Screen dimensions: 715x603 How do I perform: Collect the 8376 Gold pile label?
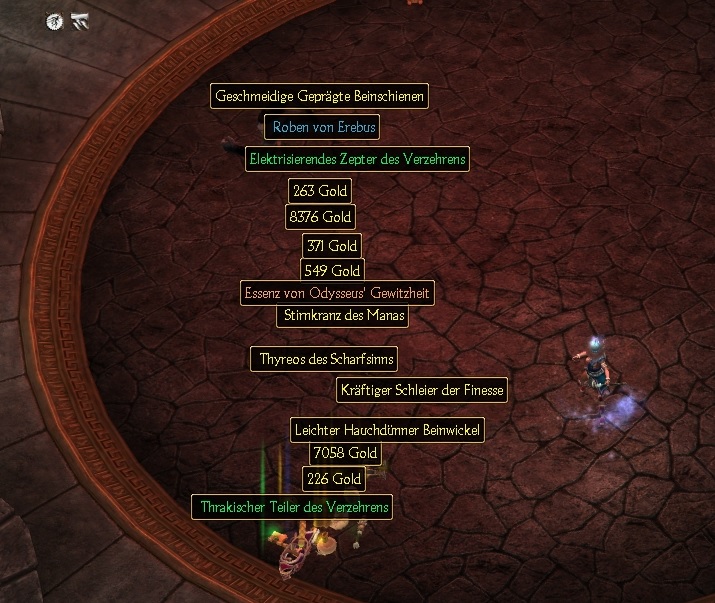320,216
